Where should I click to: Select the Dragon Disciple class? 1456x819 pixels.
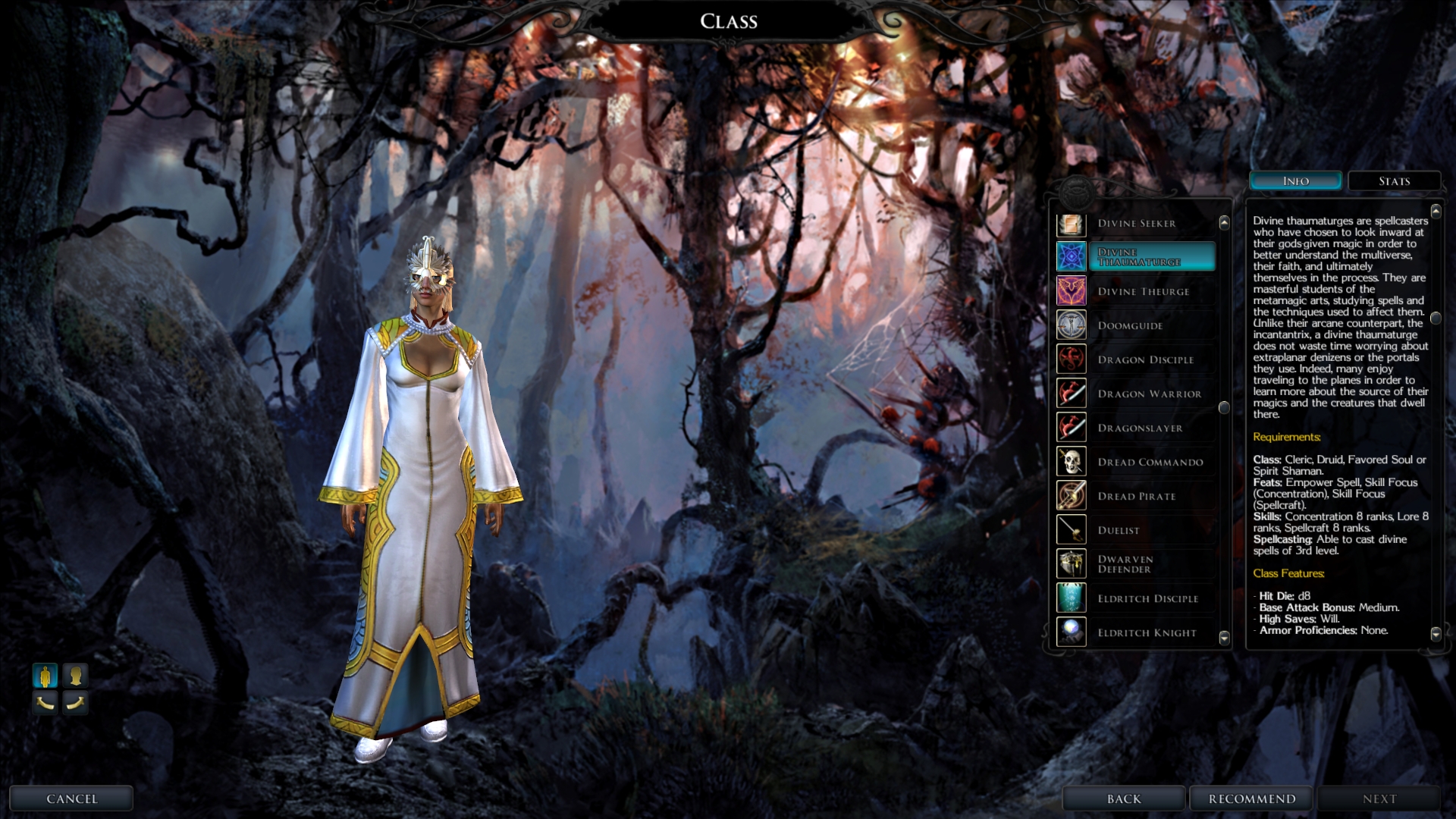pos(1145,360)
